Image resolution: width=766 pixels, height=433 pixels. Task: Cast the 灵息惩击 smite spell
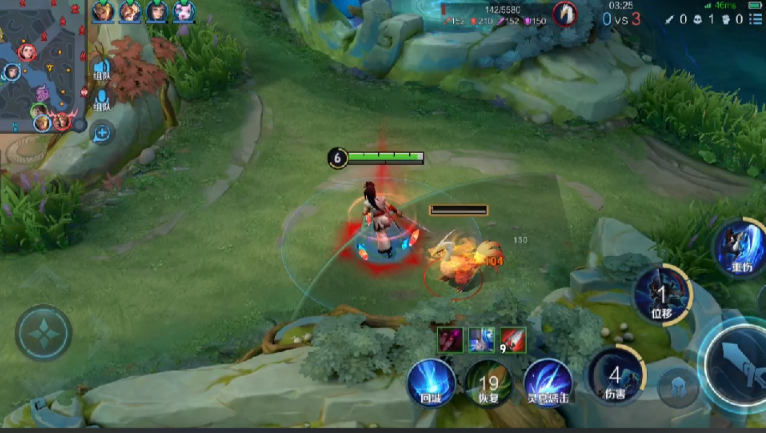tap(547, 382)
